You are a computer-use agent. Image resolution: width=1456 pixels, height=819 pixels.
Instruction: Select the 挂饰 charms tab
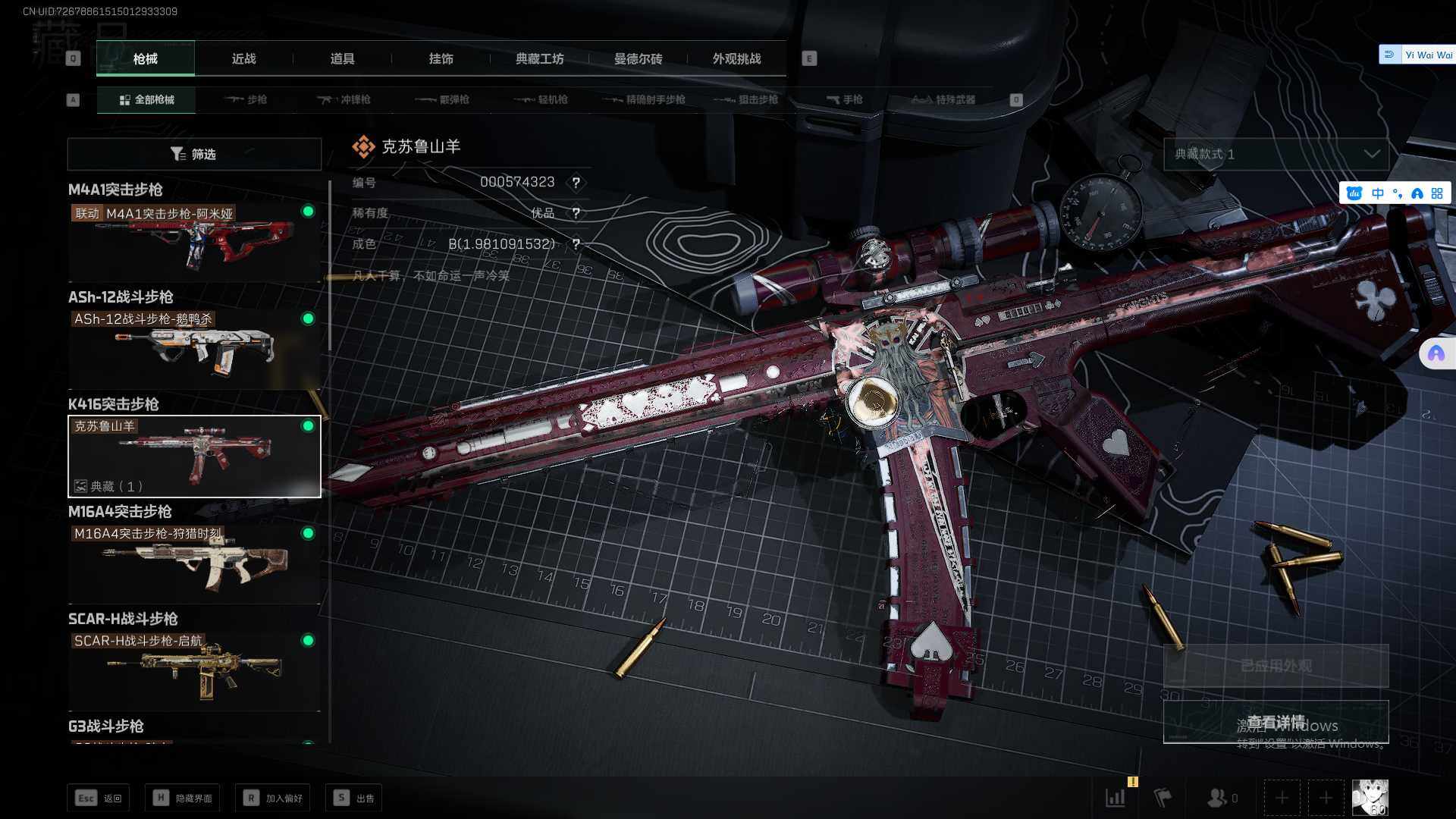(x=441, y=58)
